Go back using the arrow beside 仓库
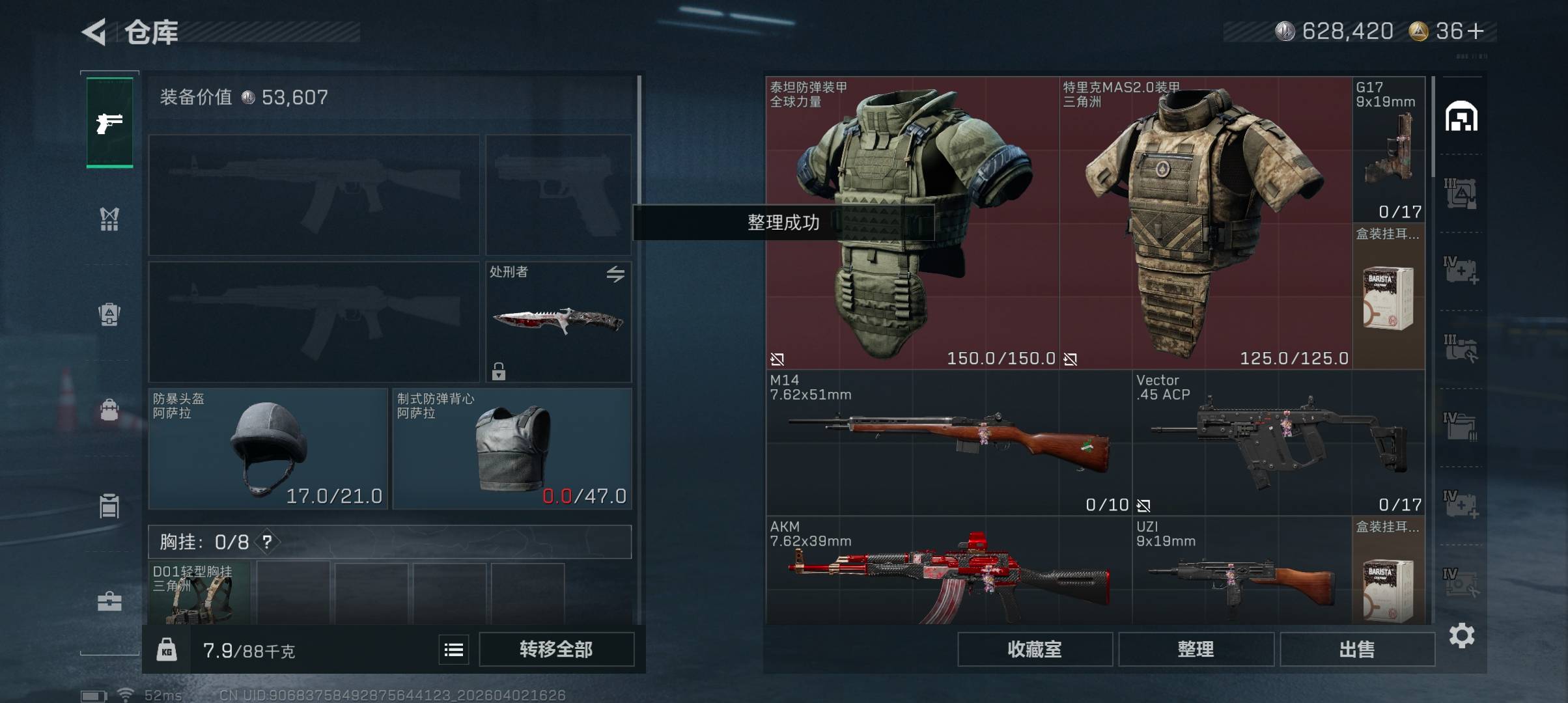1568x703 pixels. (94, 32)
